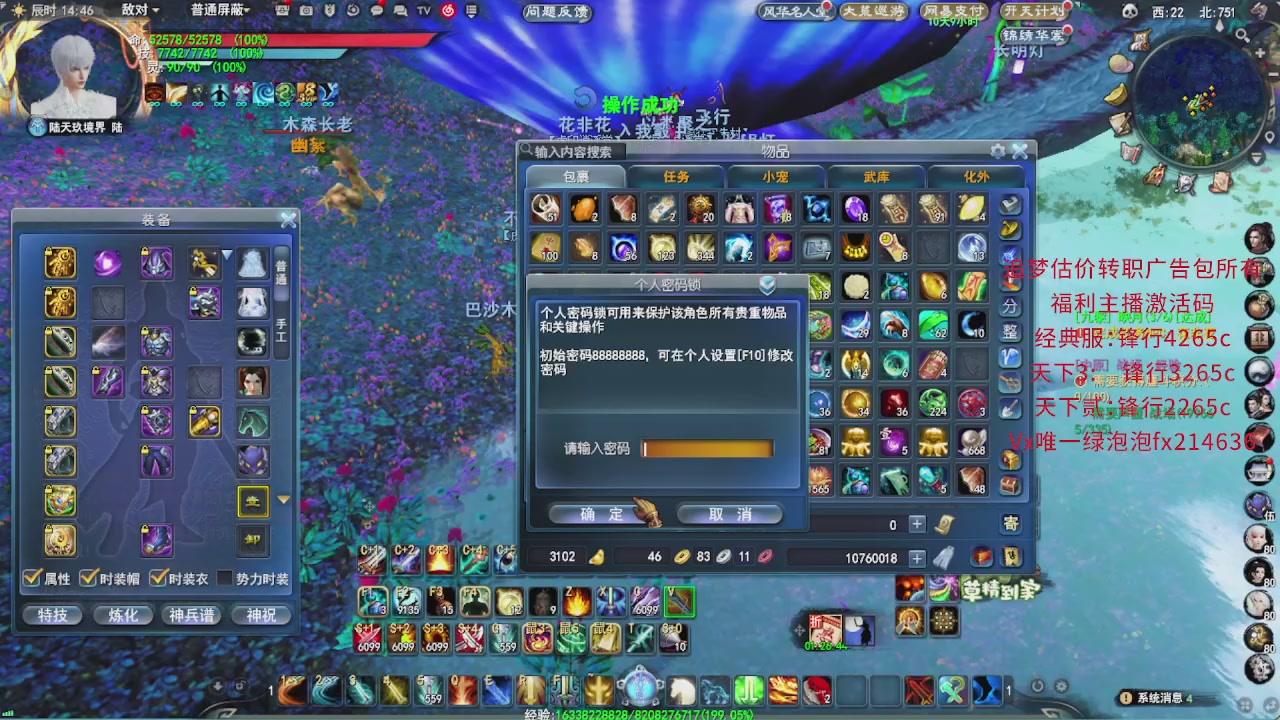Uncheck the 属性 checkbox

32,578
